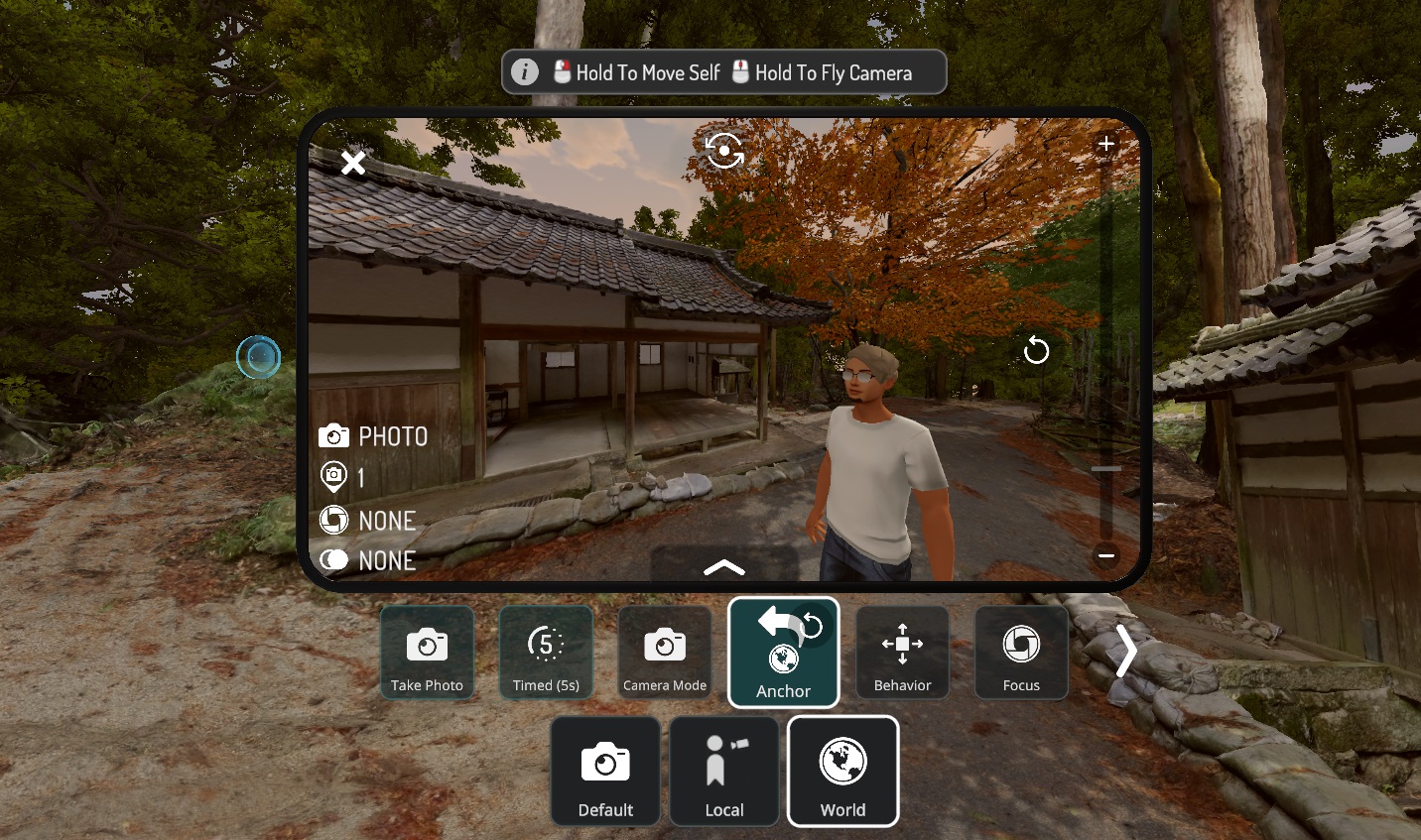Start the Timed (5s) photo countdown
The image size is (1421, 840).
(546, 654)
